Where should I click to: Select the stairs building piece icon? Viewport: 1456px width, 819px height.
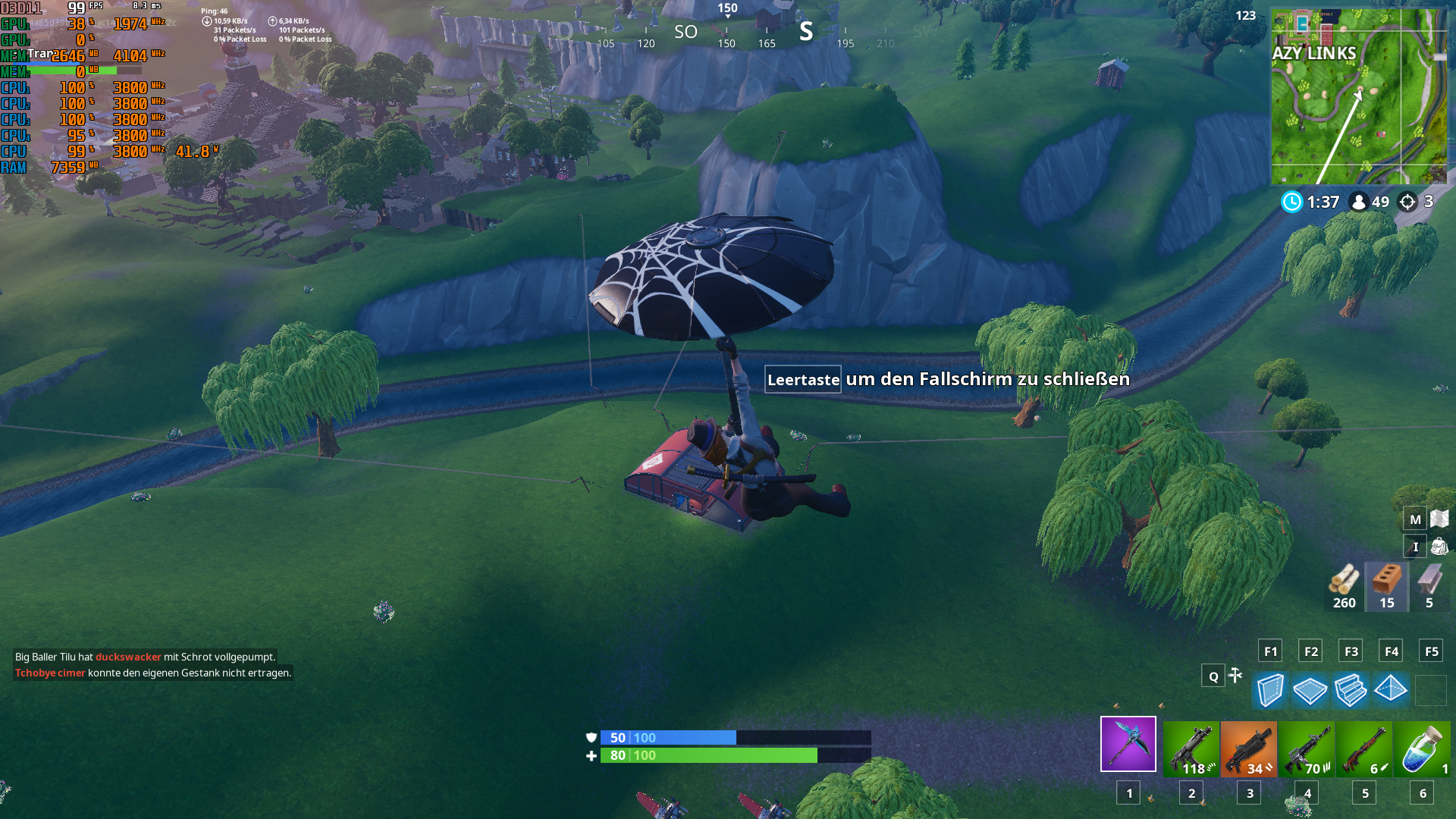[1351, 691]
